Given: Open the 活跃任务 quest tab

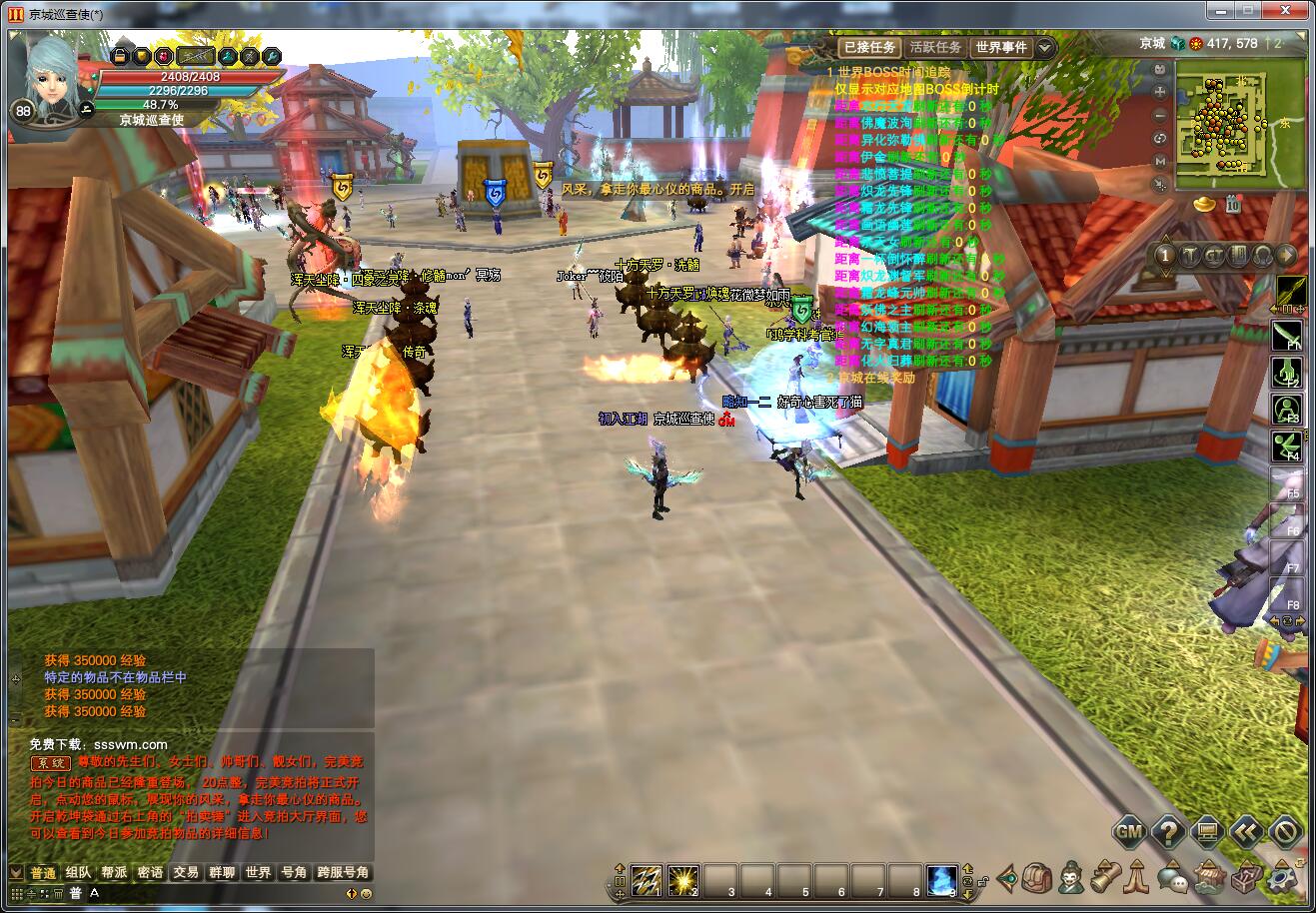Looking at the screenshot, I should (x=935, y=47).
